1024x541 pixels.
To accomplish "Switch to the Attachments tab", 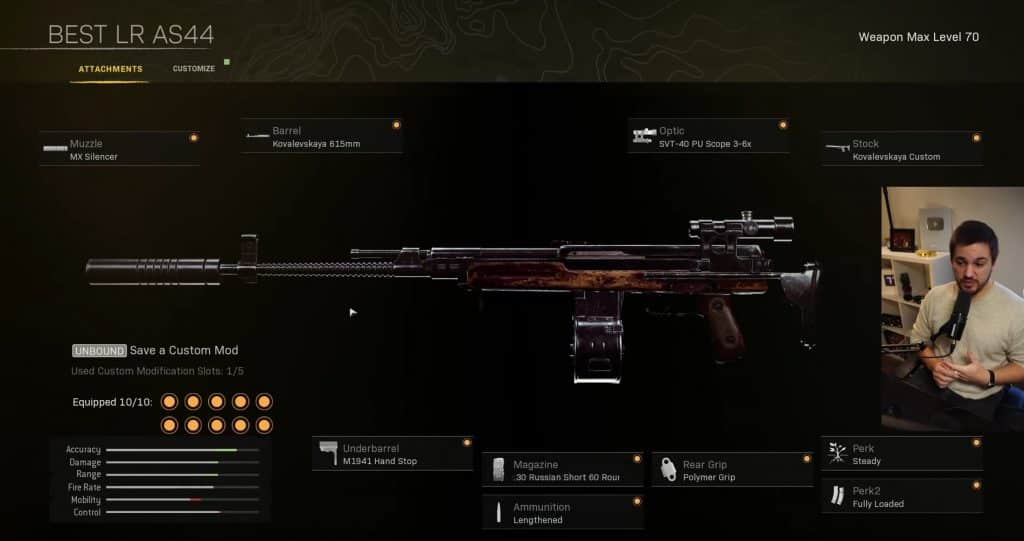I will (110, 69).
